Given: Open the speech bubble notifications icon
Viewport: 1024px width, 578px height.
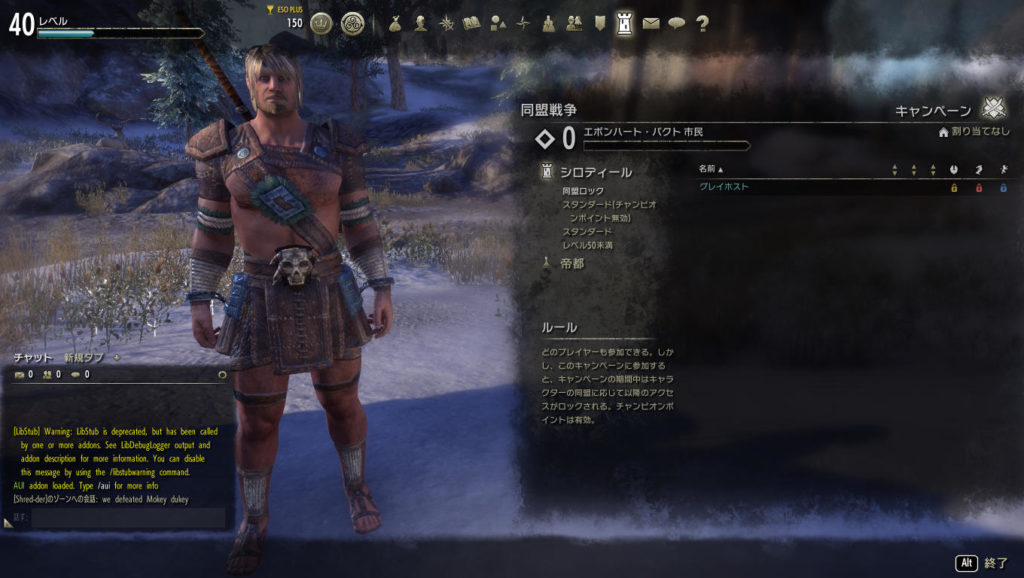Looking at the screenshot, I should click(x=677, y=23).
